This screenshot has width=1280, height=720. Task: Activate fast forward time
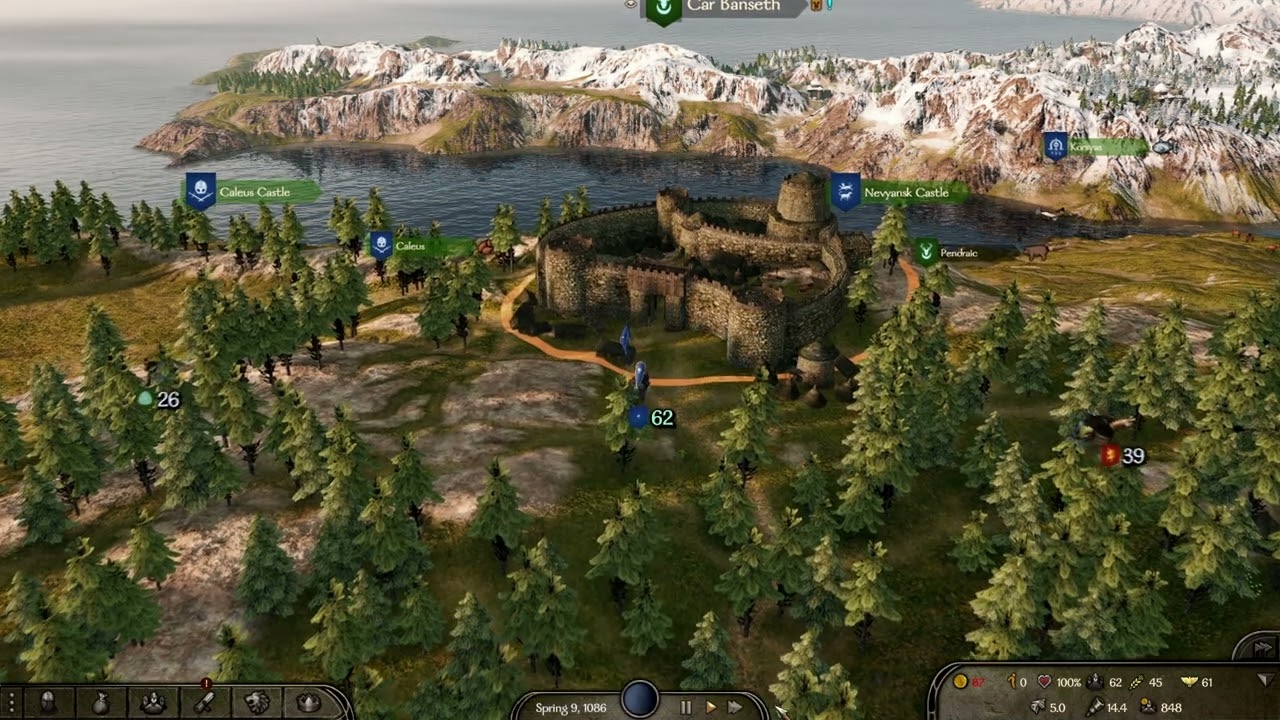pyautogui.click(x=735, y=707)
